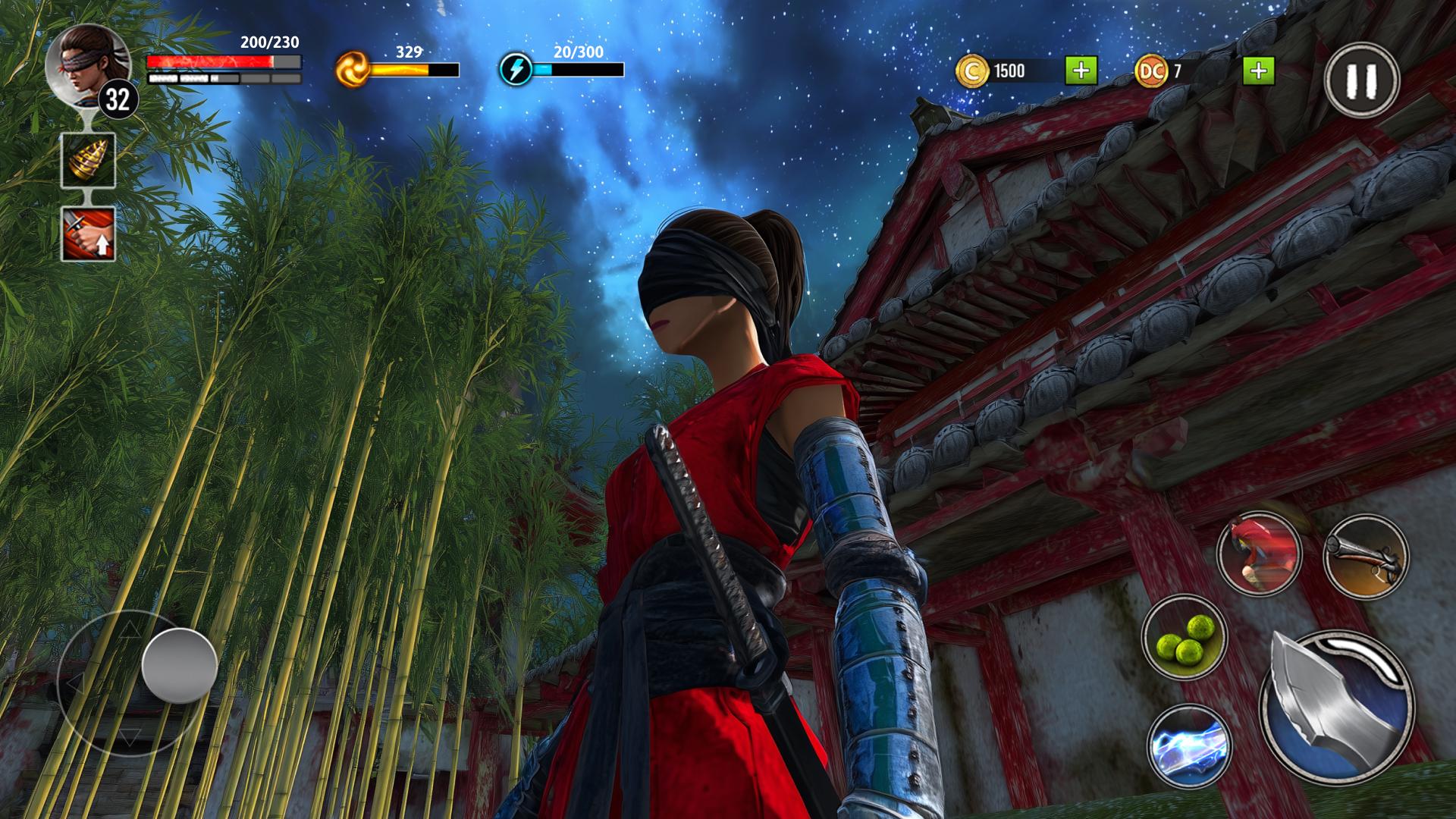Throw the green smoke bombs
1456x819 pixels.
click(1184, 638)
